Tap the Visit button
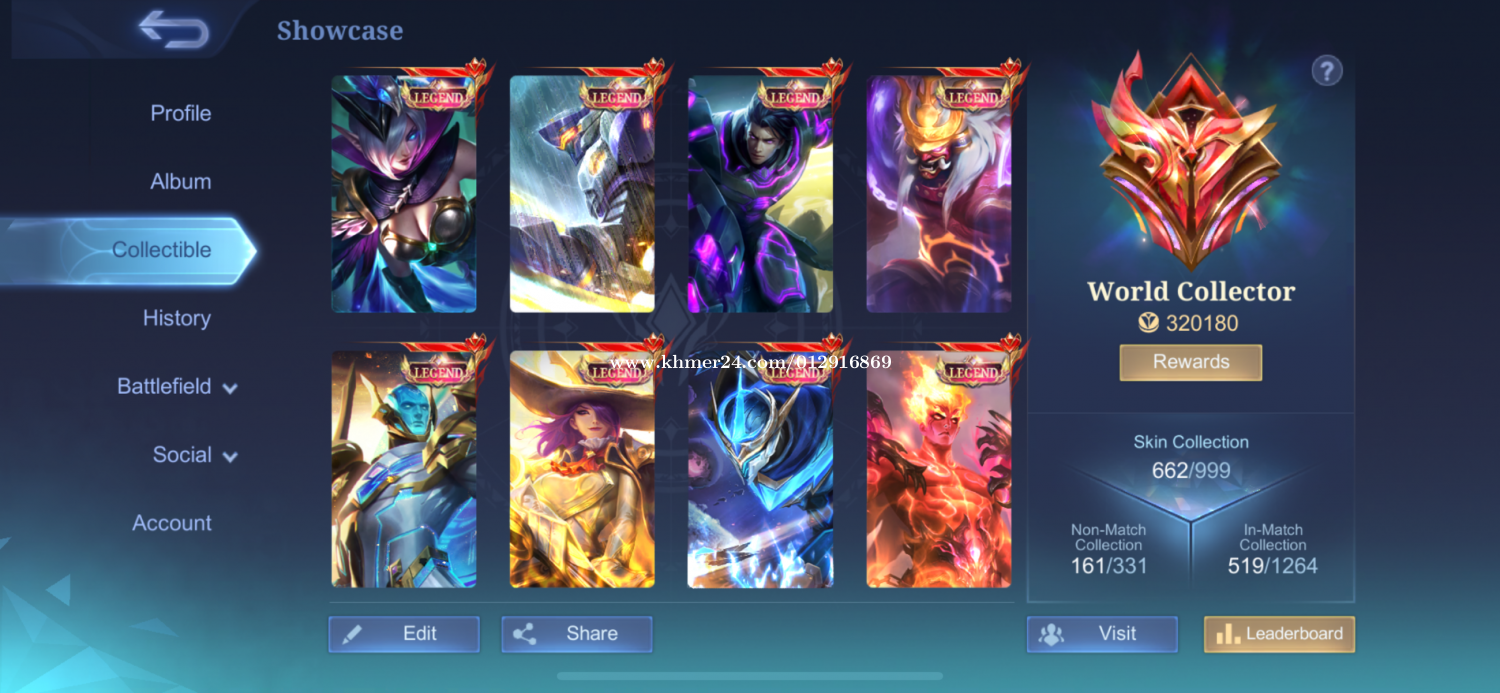Image resolution: width=1500 pixels, height=693 pixels. click(x=1102, y=634)
